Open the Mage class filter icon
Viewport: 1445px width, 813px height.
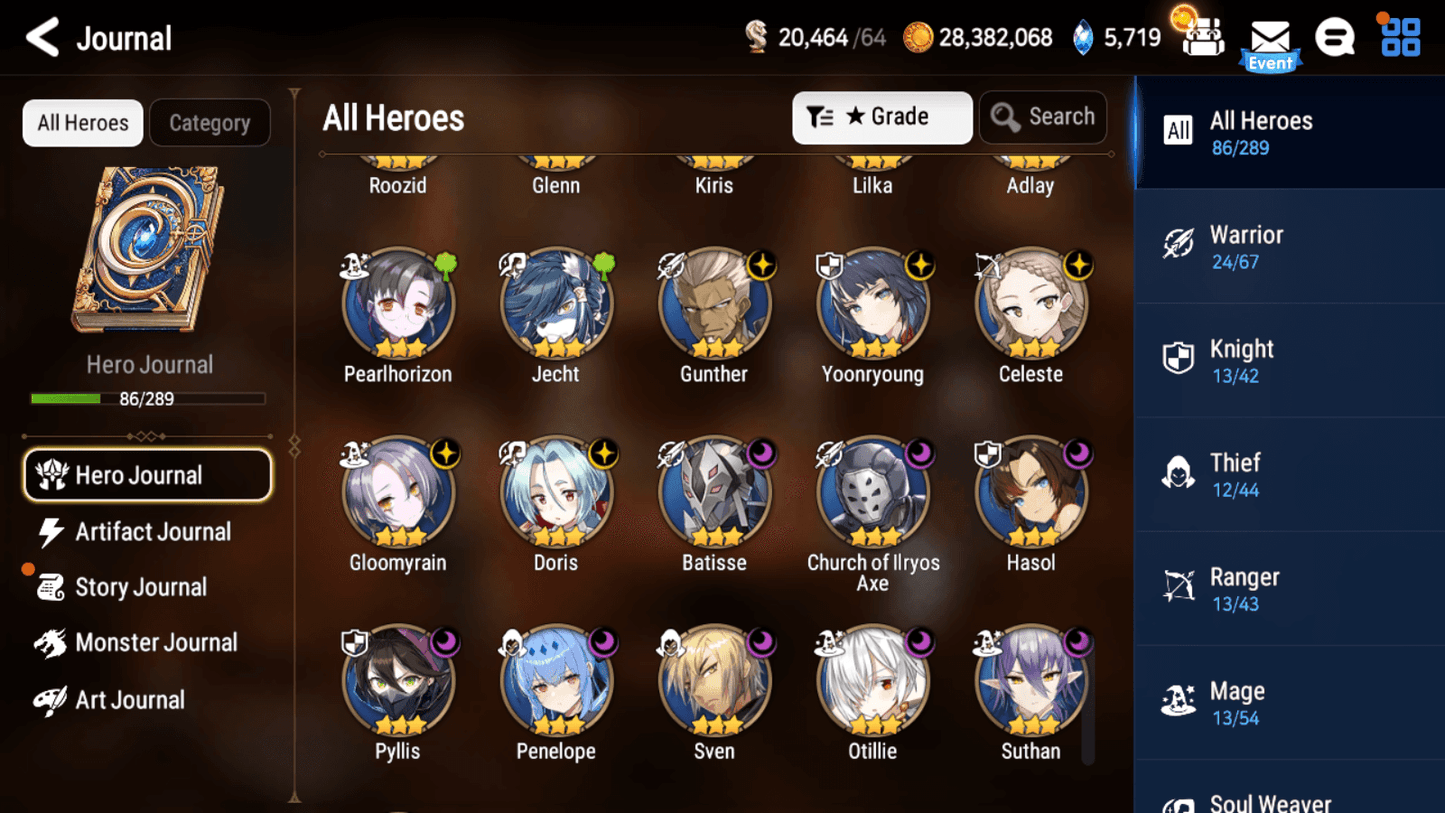click(x=1178, y=701)
